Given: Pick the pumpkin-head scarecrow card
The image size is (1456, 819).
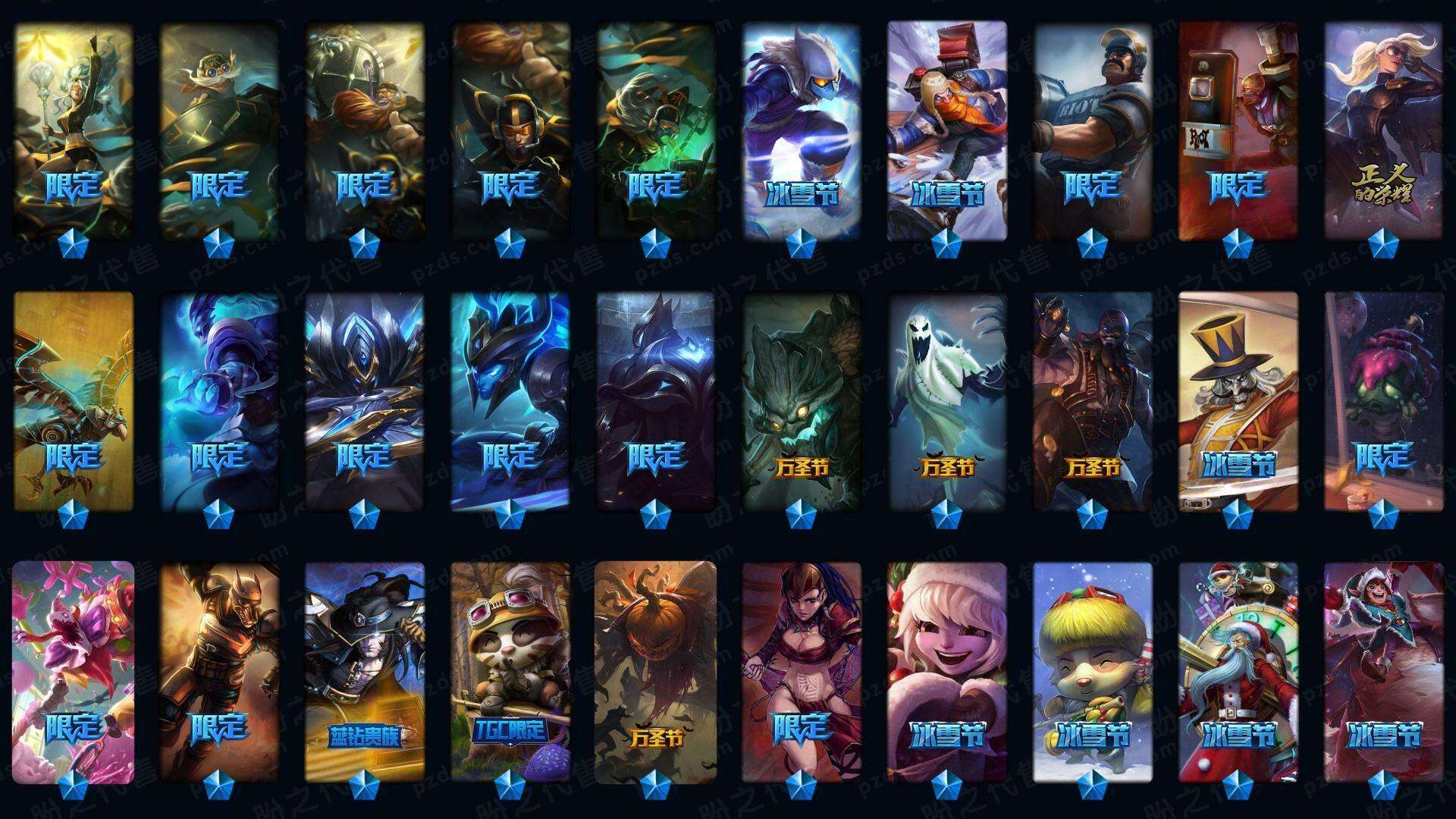Looking at the screenshot, I should click(656, 671).
